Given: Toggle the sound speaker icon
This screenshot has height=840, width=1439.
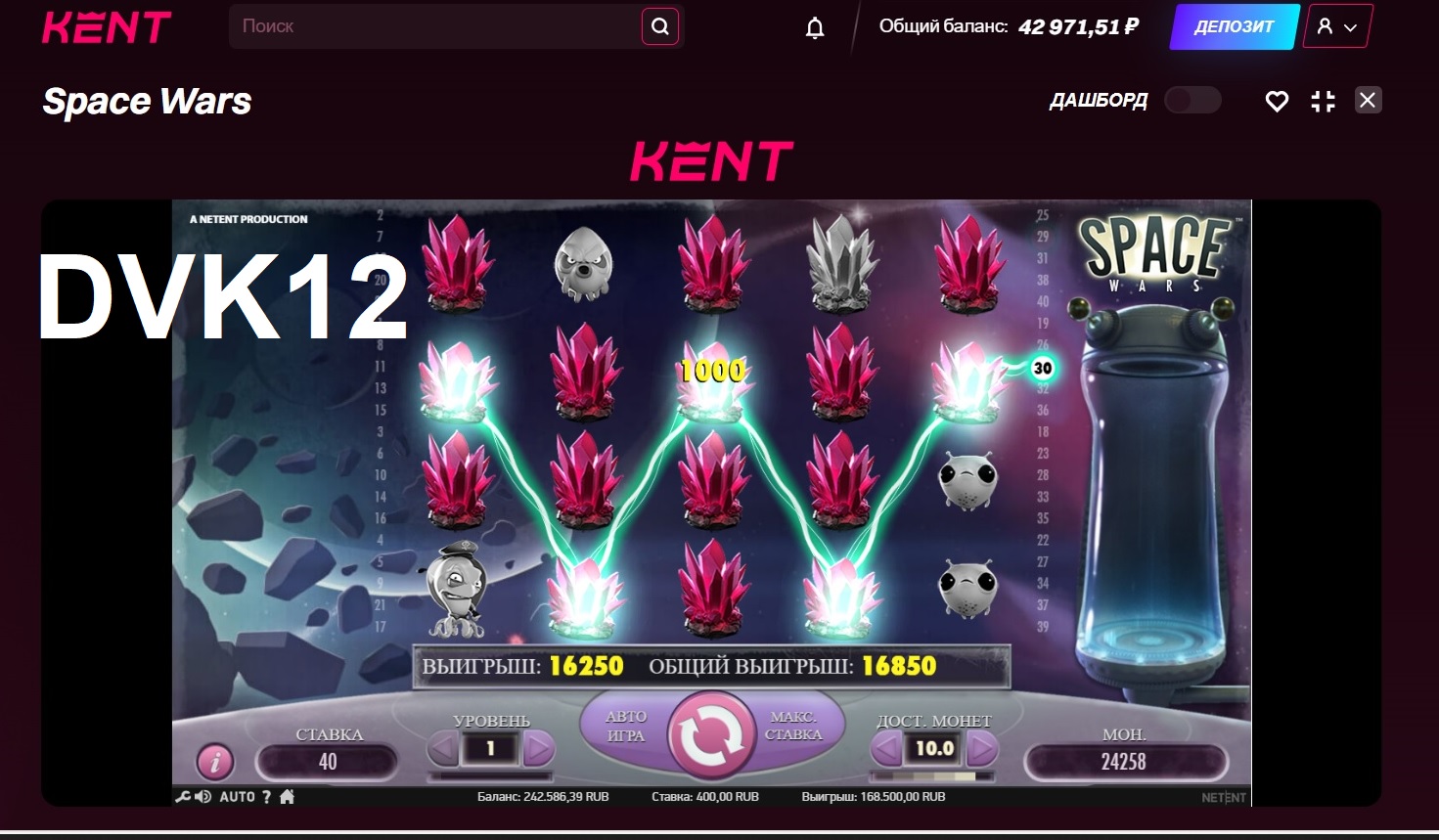Looking at the screenshot, I should point(203,797).
